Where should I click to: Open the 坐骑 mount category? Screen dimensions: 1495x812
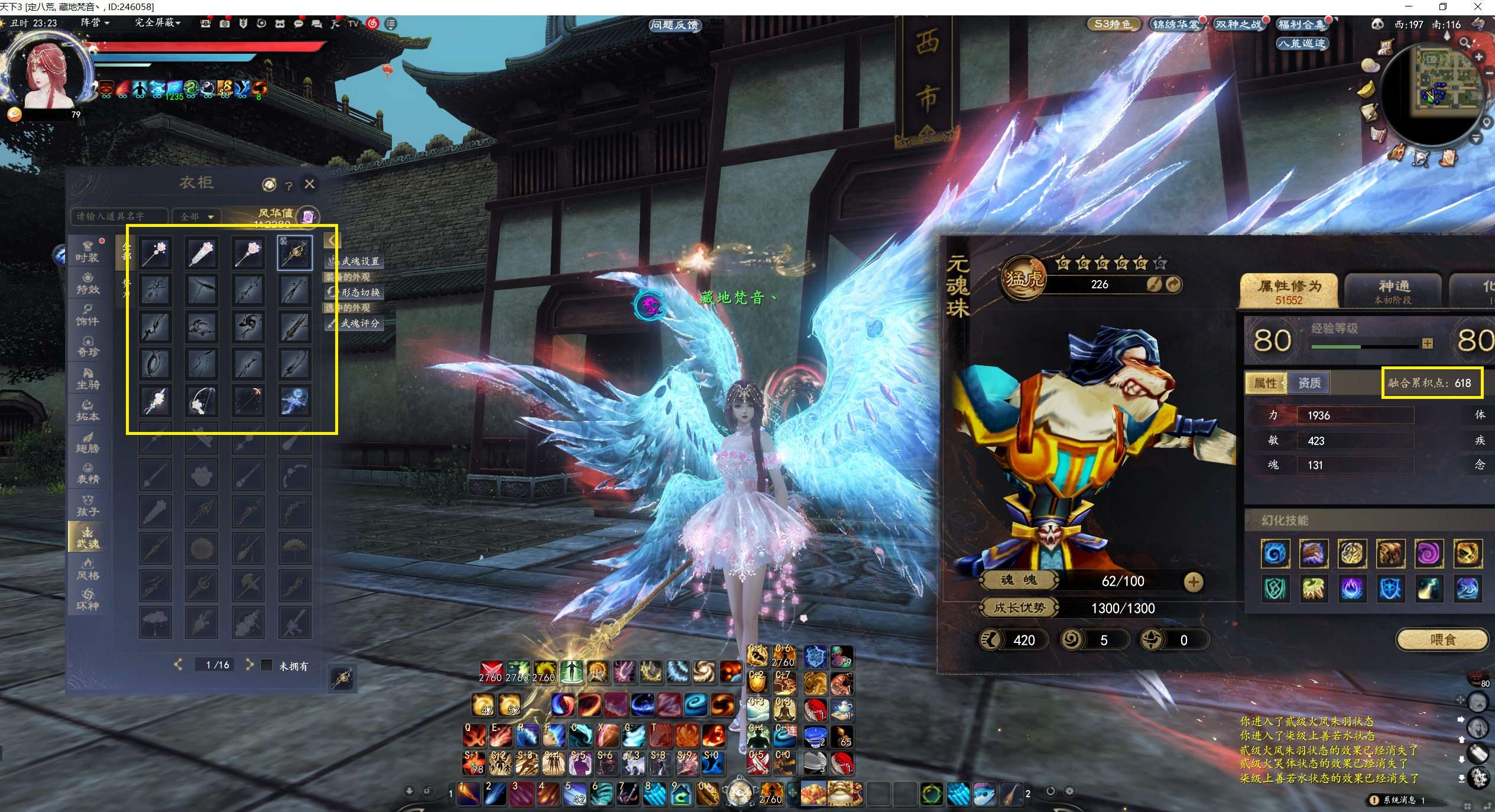[87, 378]
